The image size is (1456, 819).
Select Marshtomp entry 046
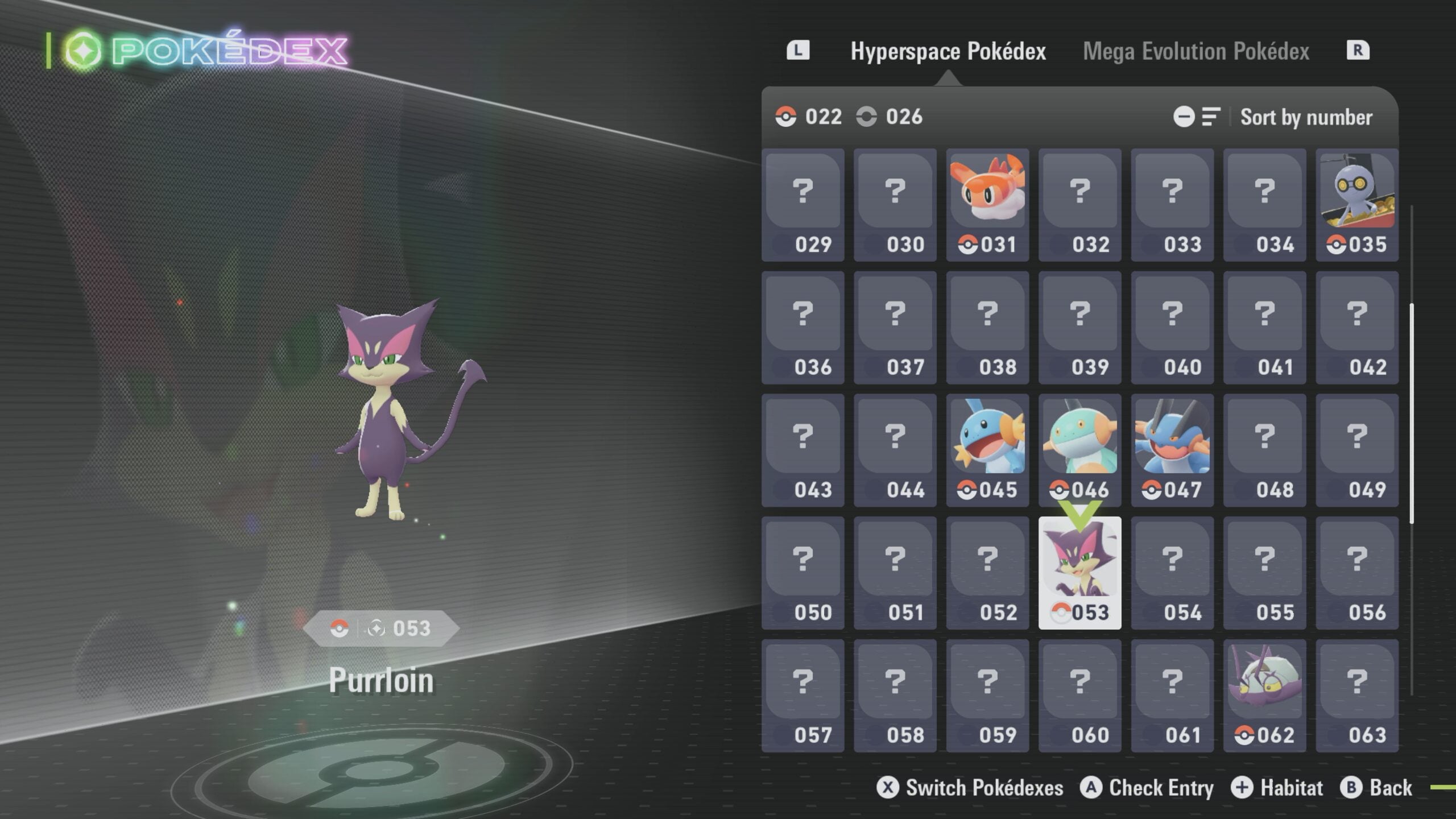point(1079,450)
